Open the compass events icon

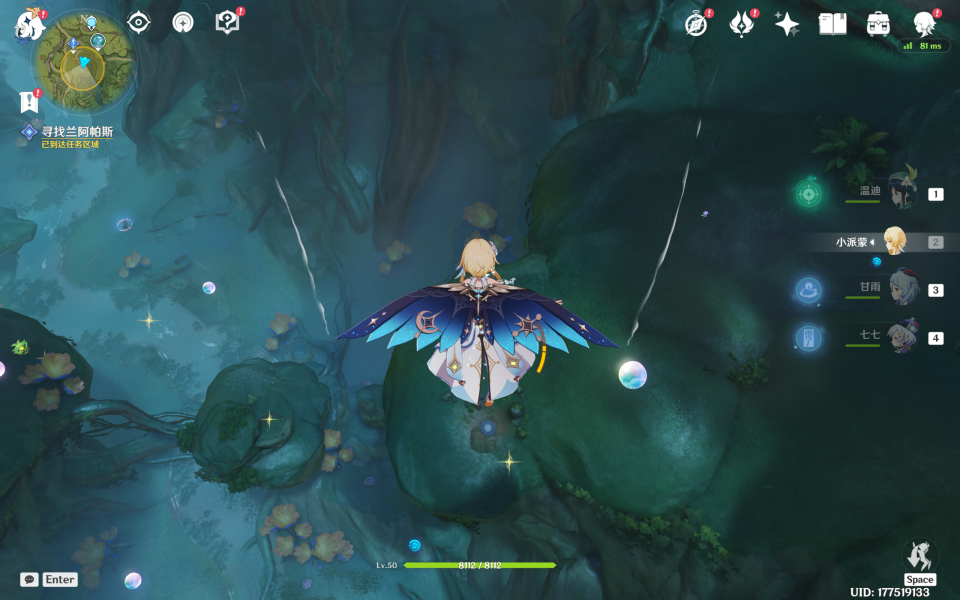pyautogui.click(x=696, y=25)
